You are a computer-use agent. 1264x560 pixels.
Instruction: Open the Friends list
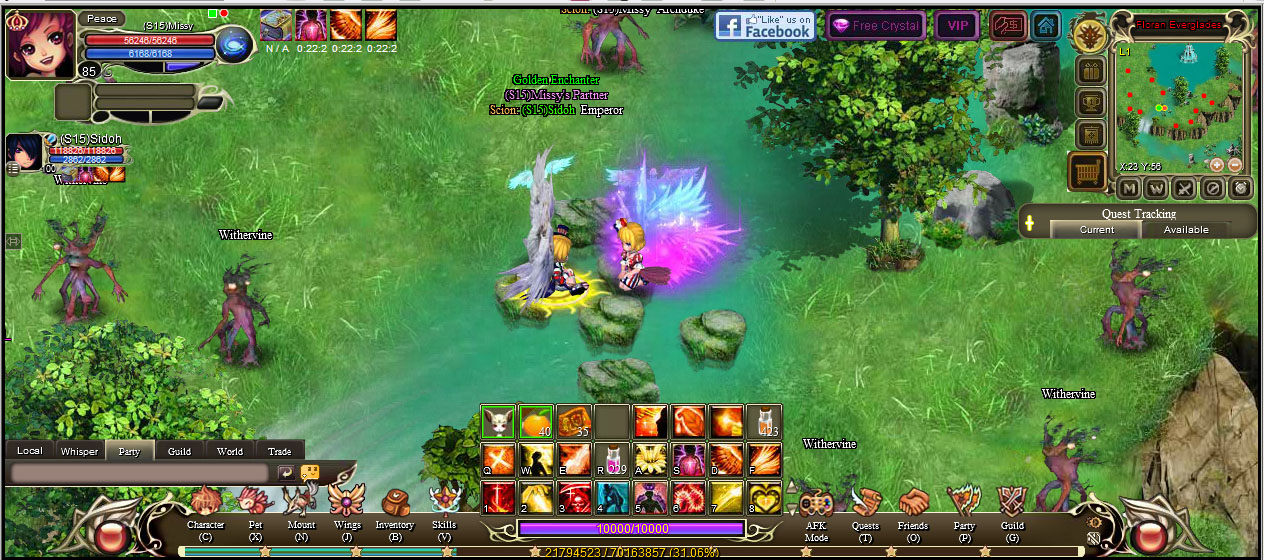(913, 503)
